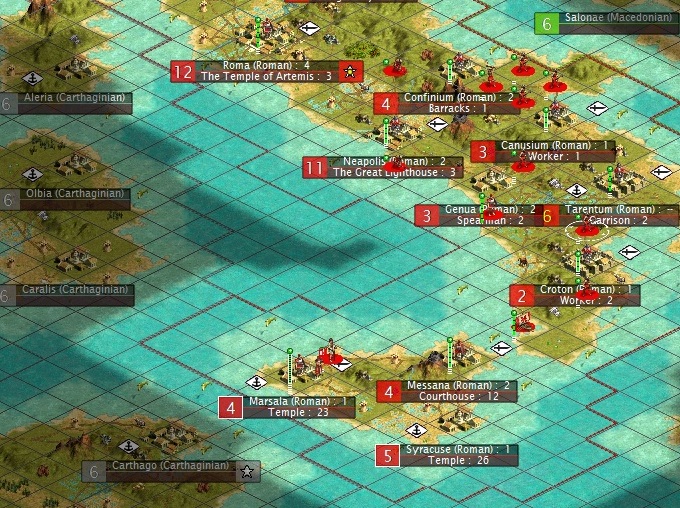This screenshot has height=508, width=680.
Task: Open the Tarentum city label
Action: 610,209
